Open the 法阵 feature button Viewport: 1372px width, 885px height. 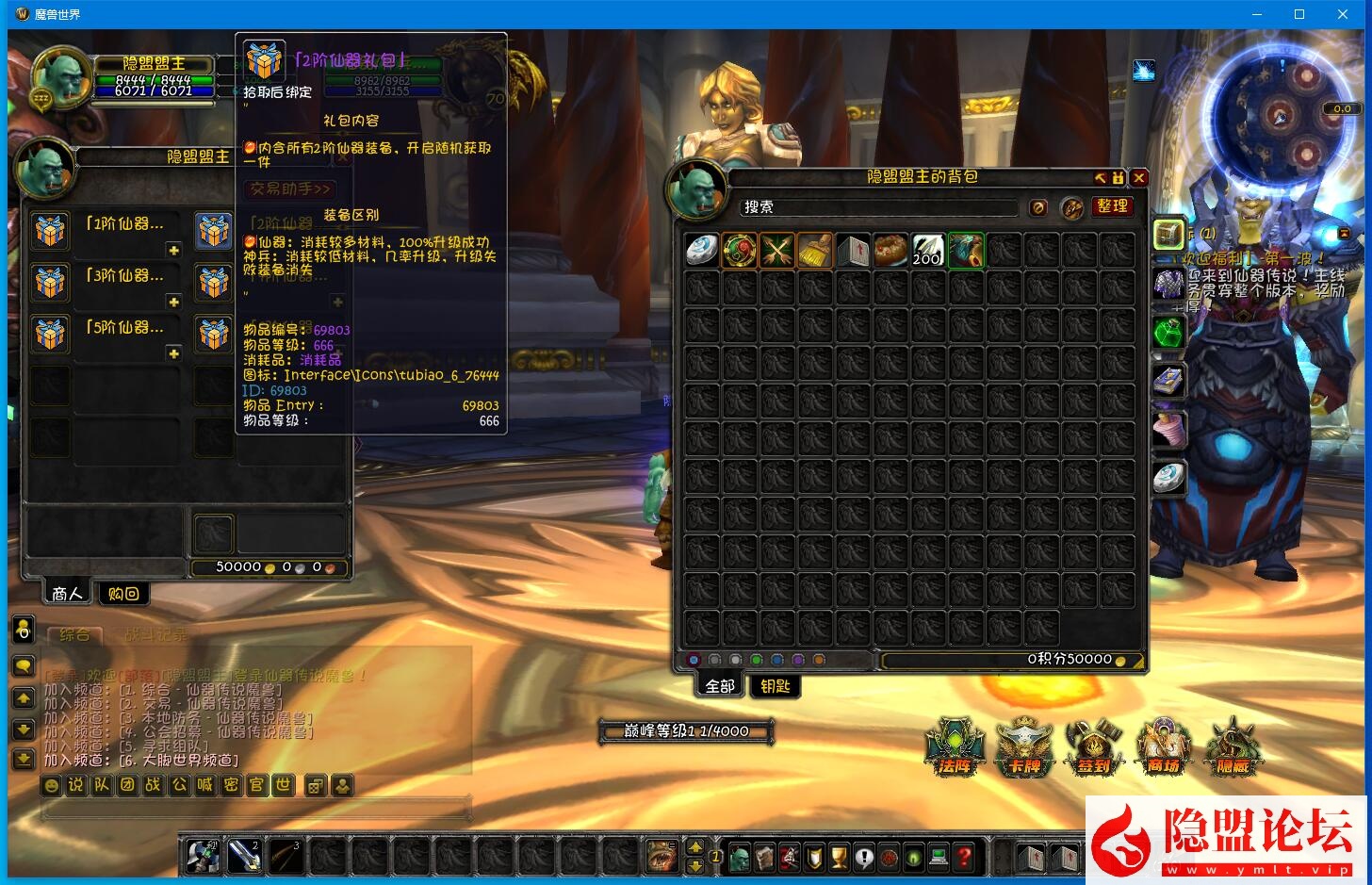955,747
